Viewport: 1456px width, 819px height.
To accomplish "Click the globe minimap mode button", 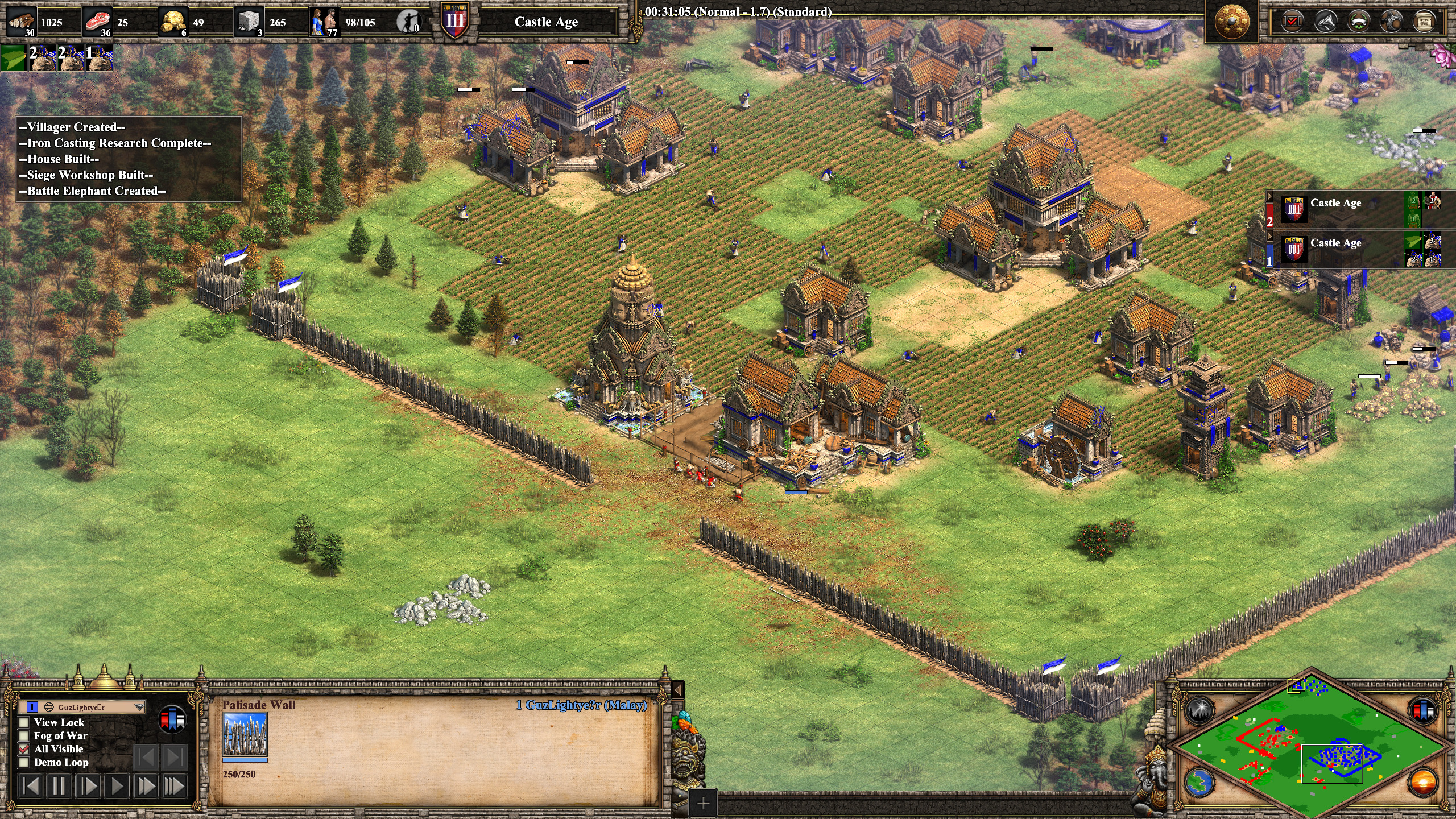I will point(1199,782).
